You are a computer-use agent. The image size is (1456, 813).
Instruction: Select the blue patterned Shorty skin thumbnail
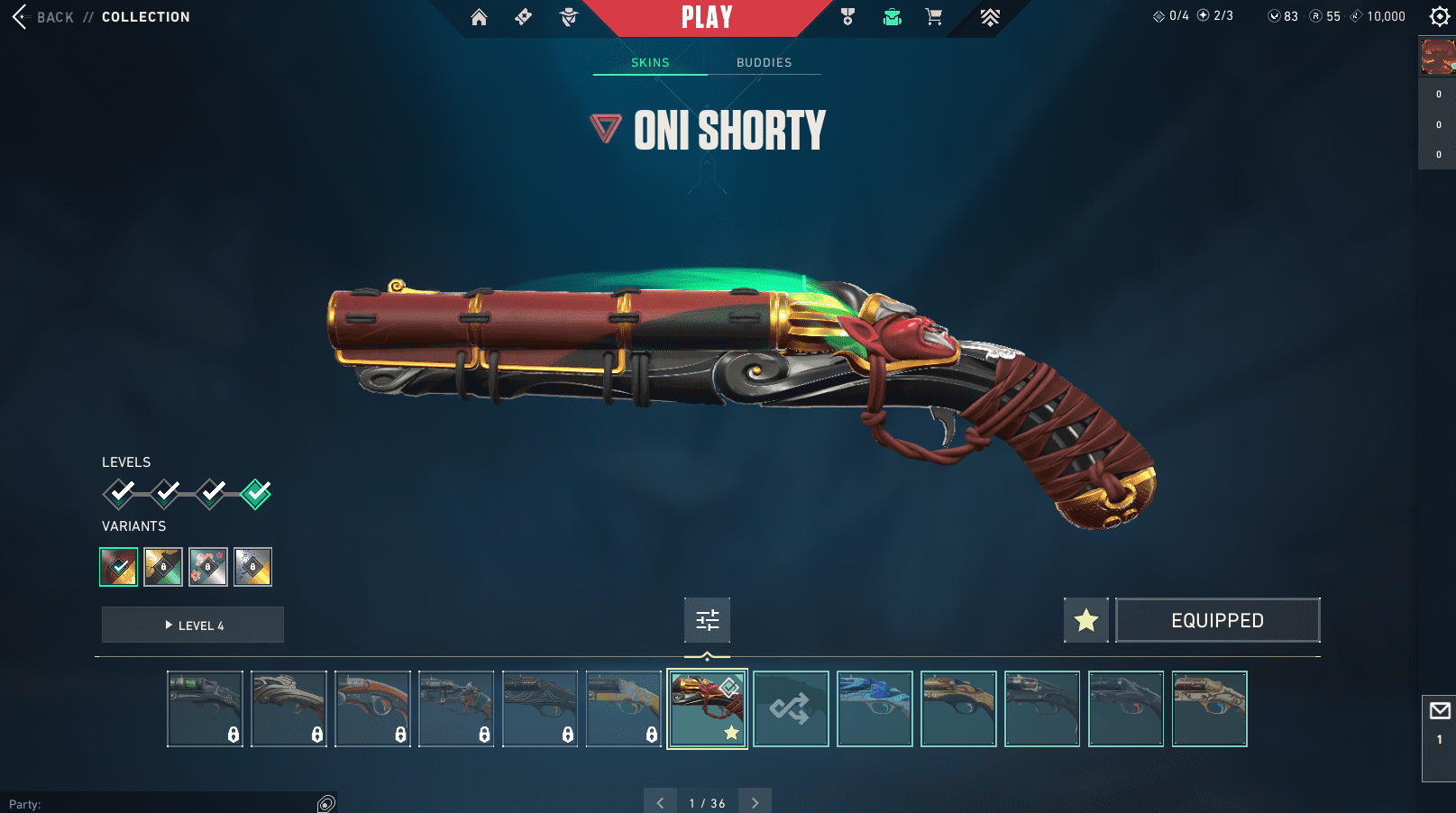click(875, 708)
